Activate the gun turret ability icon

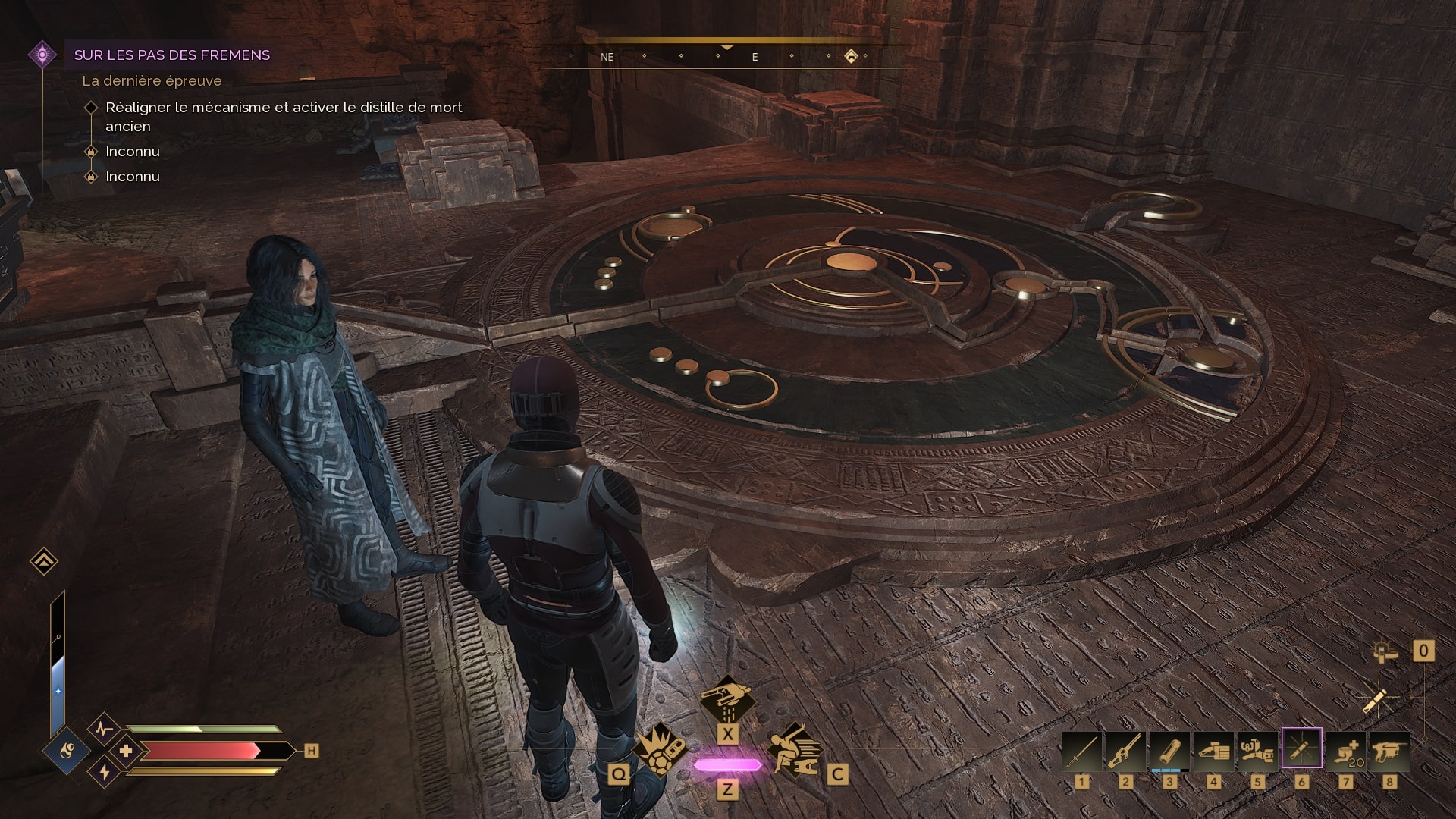pos(726,699)
